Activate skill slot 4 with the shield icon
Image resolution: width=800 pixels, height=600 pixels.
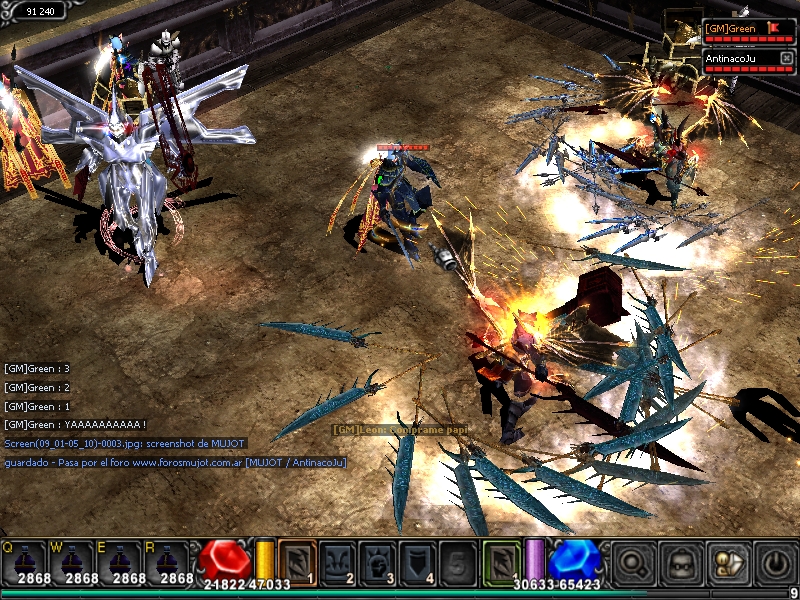click(417, 560)
